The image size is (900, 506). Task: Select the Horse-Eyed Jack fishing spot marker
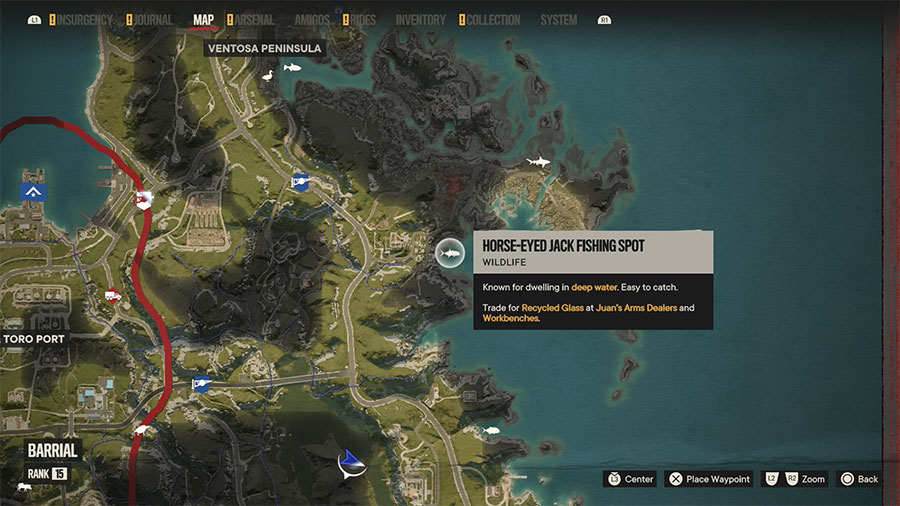(x=449, y=254)
